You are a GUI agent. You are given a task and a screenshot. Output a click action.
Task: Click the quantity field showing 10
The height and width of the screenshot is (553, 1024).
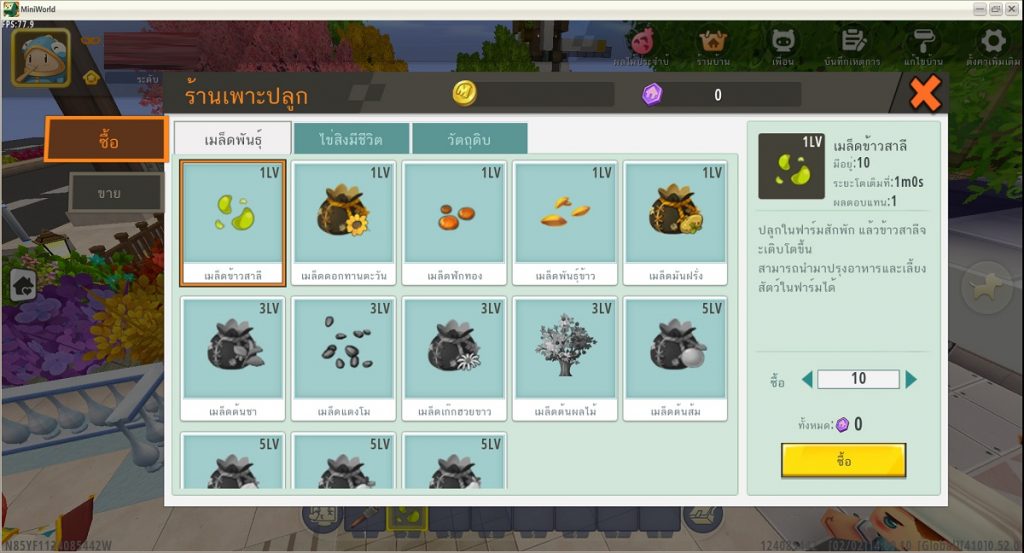click(x=857, y=380)
